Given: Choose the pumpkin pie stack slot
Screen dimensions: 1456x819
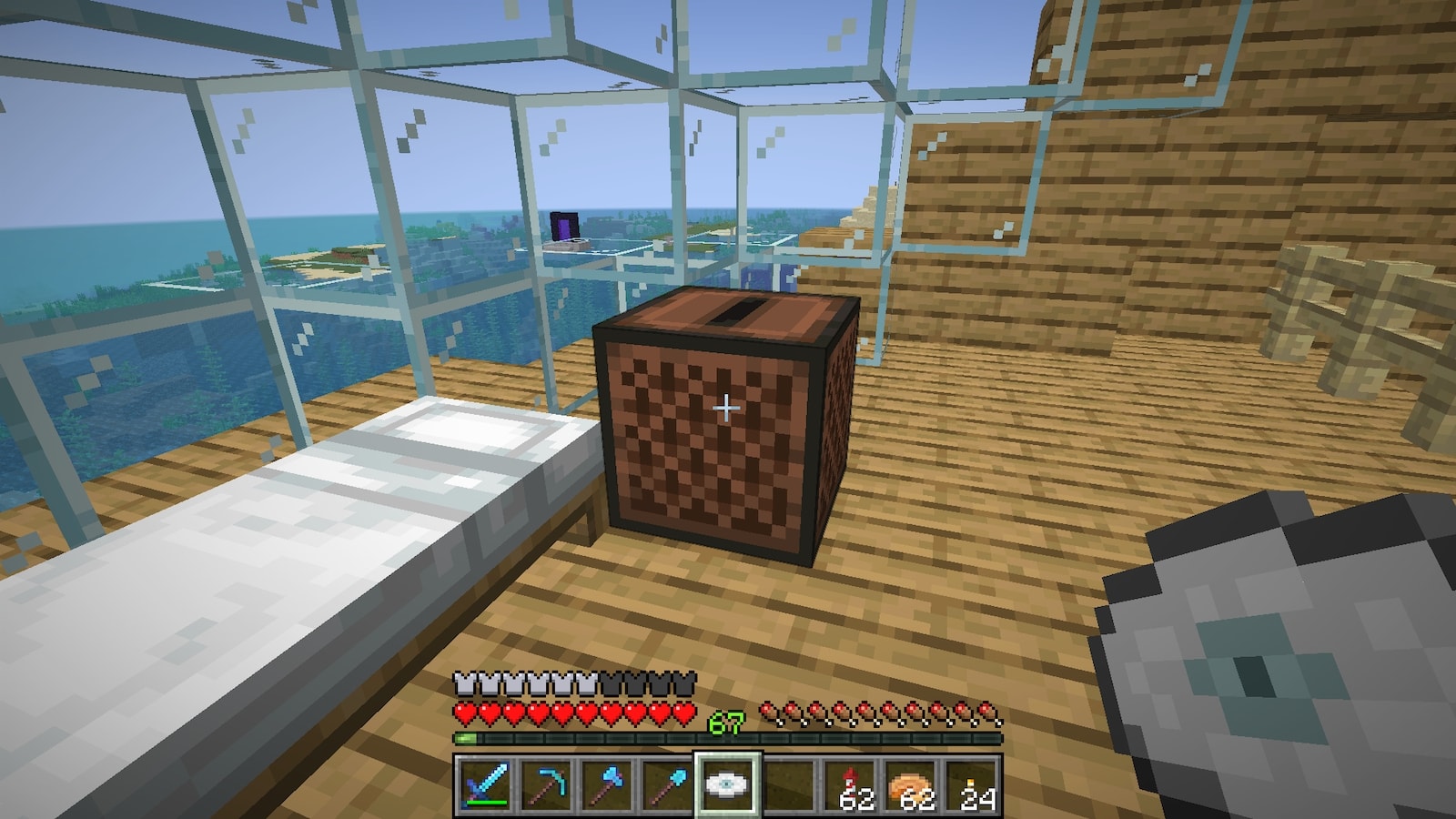Looking at the screenshot, I should (x=913, y=784).
